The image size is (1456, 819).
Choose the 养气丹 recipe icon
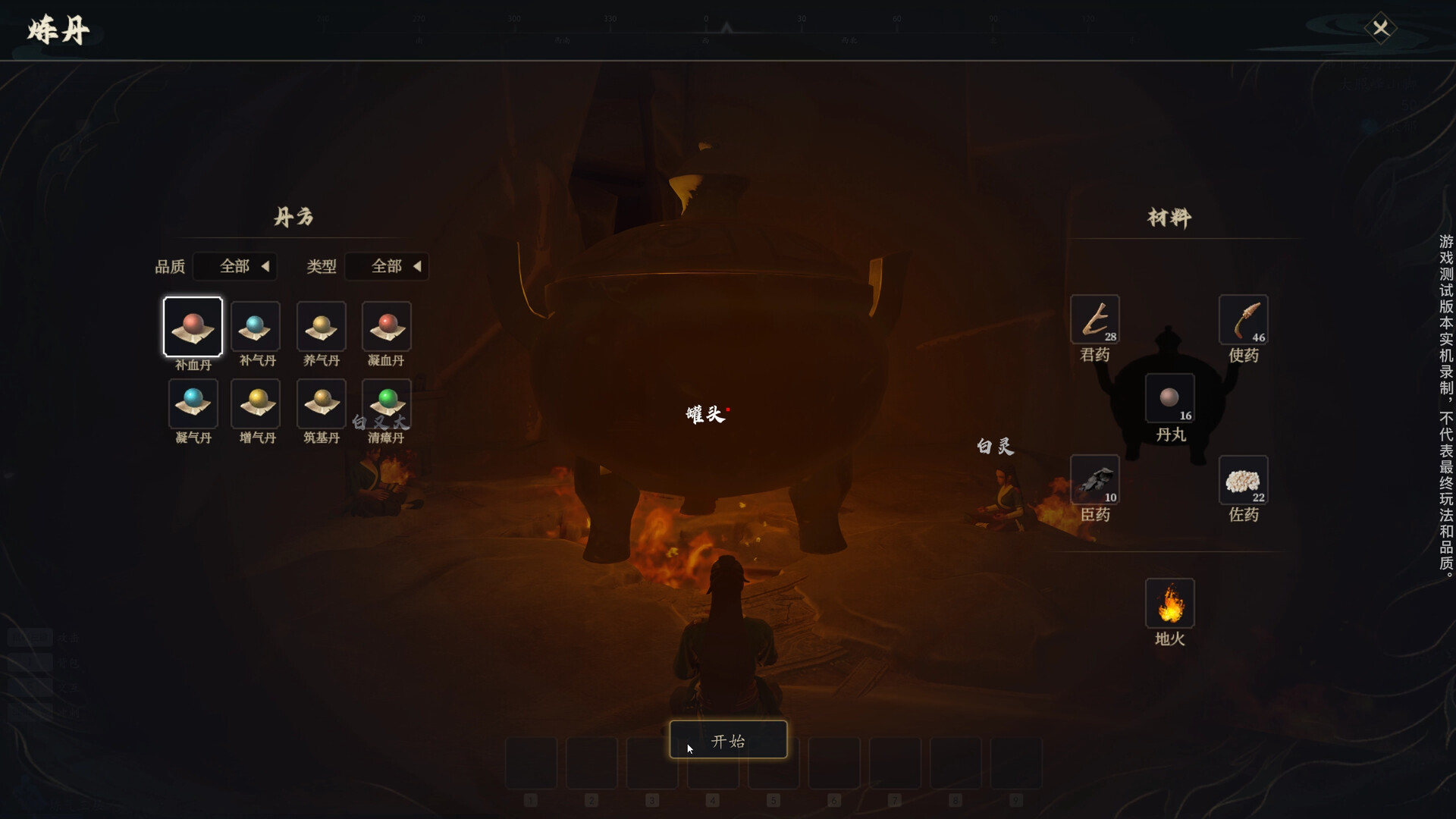(321, 327)
